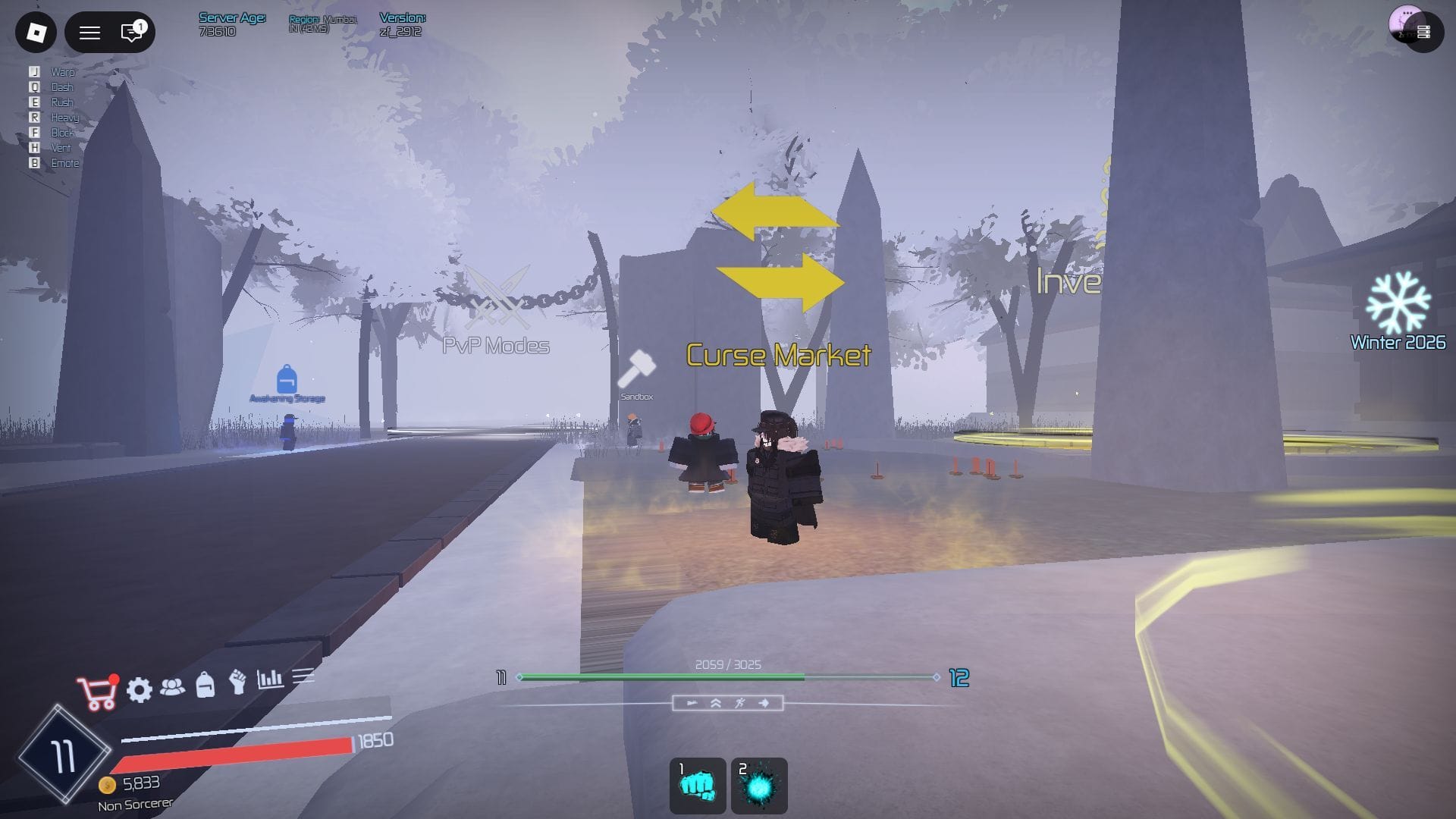Show the bar chart stats icon

(270, 678)
